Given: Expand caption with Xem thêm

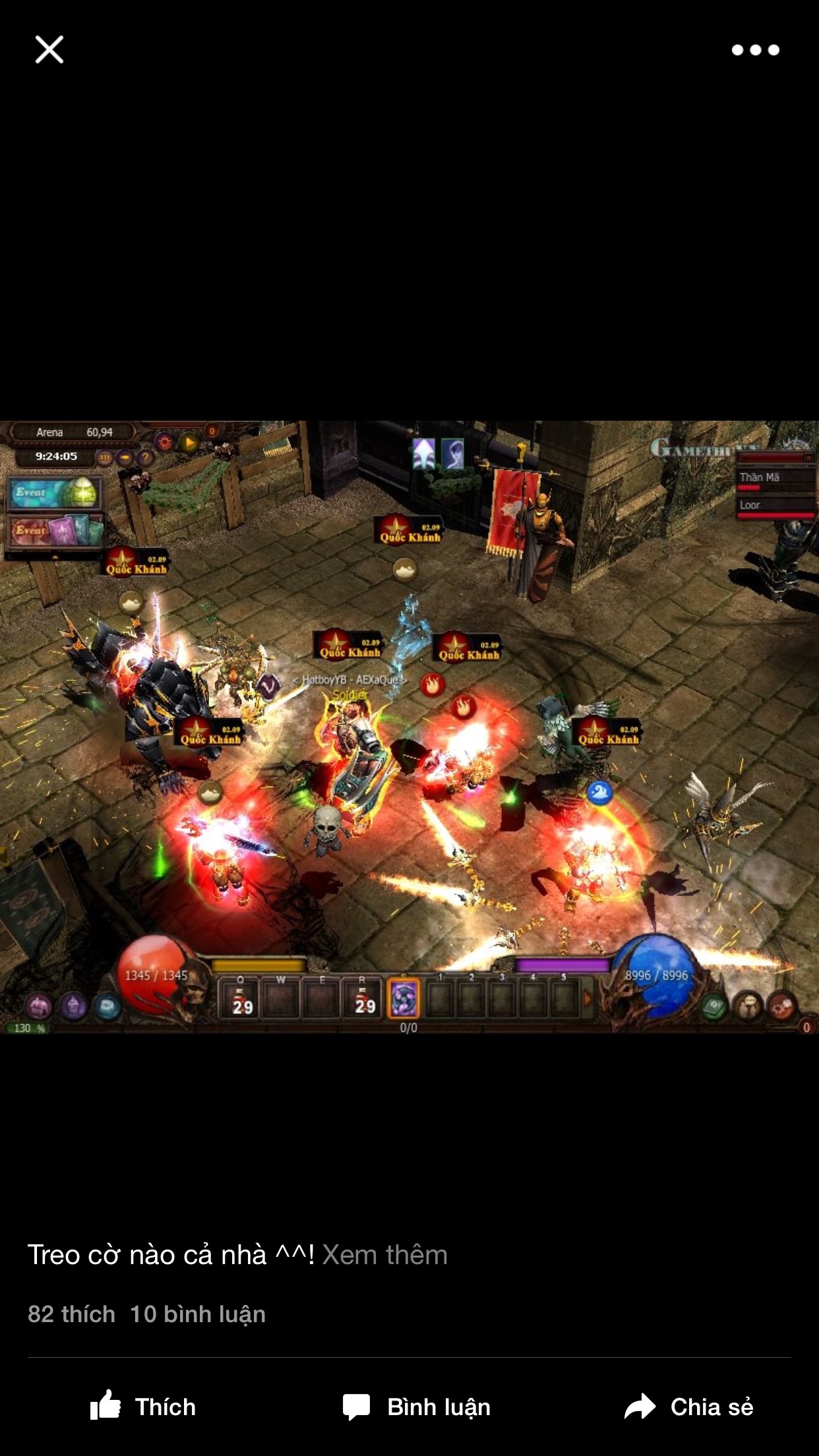Looking at the screenshot, I should (x=384, y=1255).
